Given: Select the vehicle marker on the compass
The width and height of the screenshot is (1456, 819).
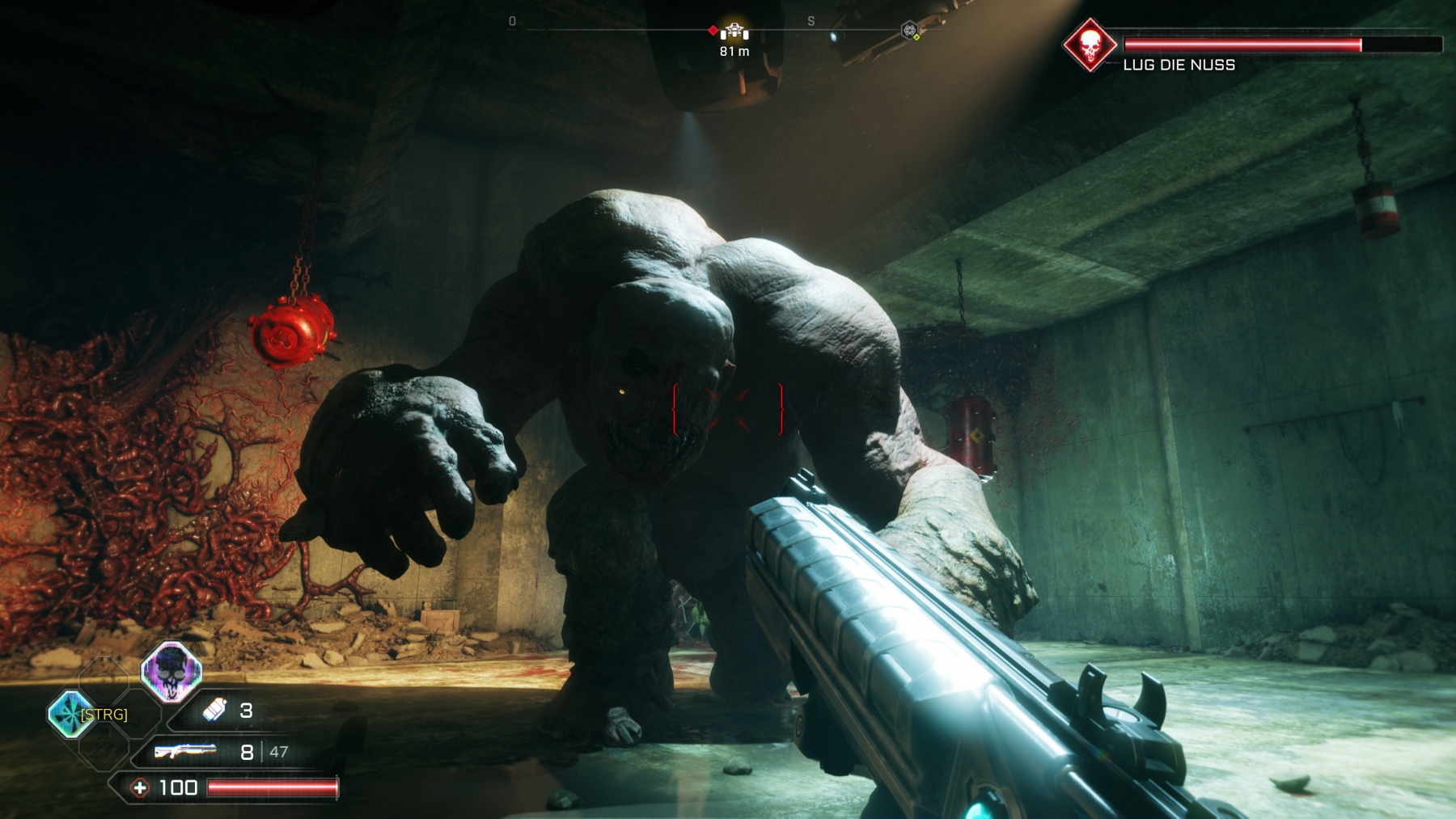Looking at the screenshot, I should [x=734, y=32].
